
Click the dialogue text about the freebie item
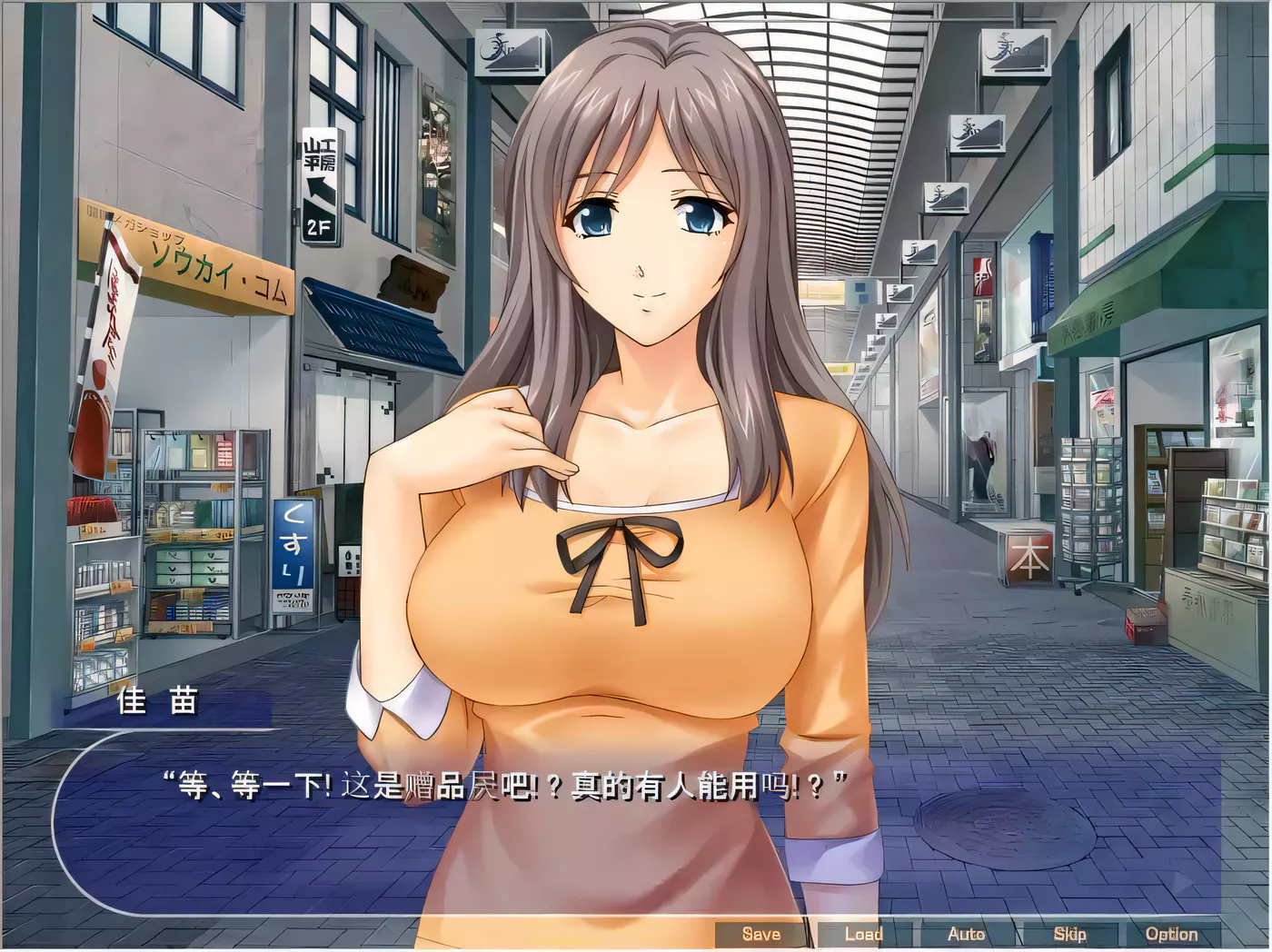(504, 783)
